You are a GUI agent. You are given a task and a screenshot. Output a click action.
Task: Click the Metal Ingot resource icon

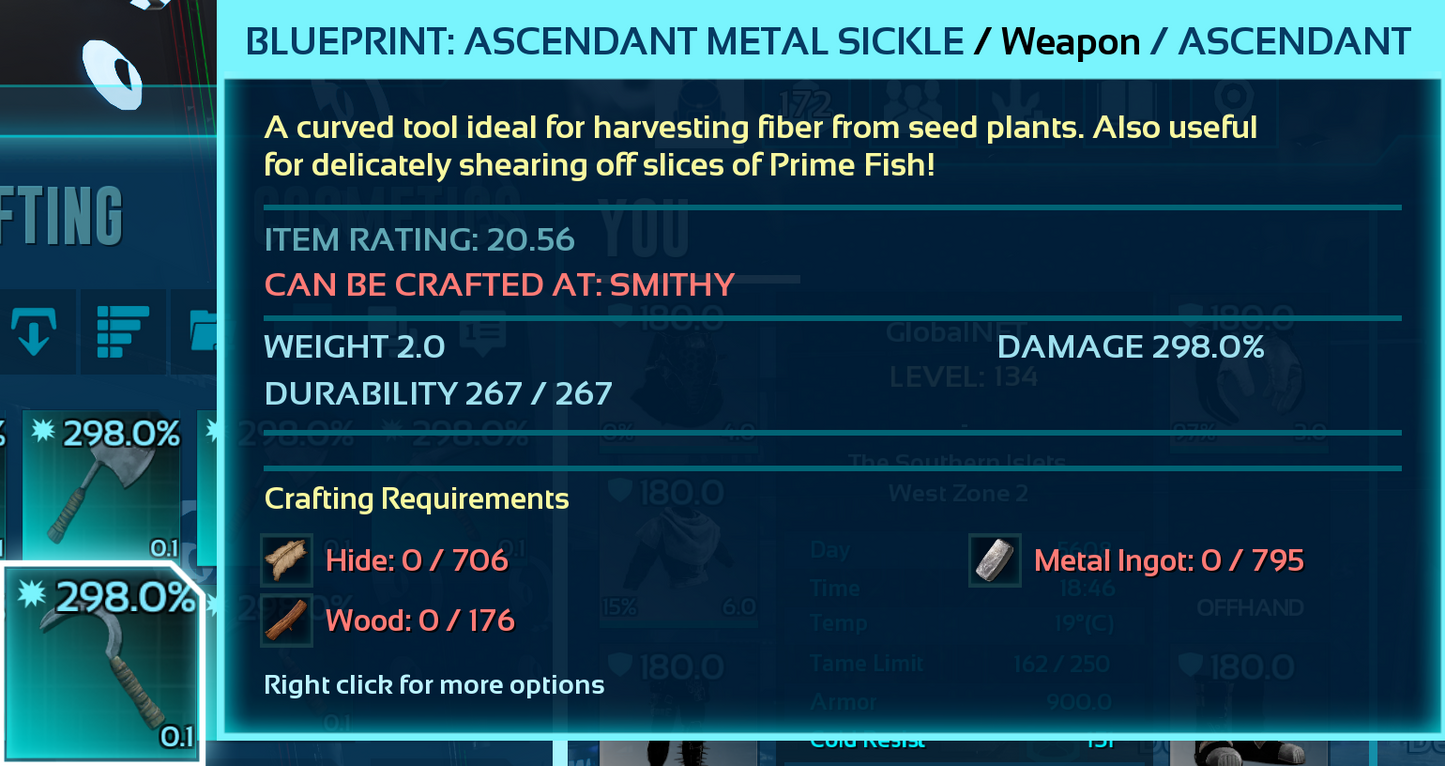click(994, 560)
